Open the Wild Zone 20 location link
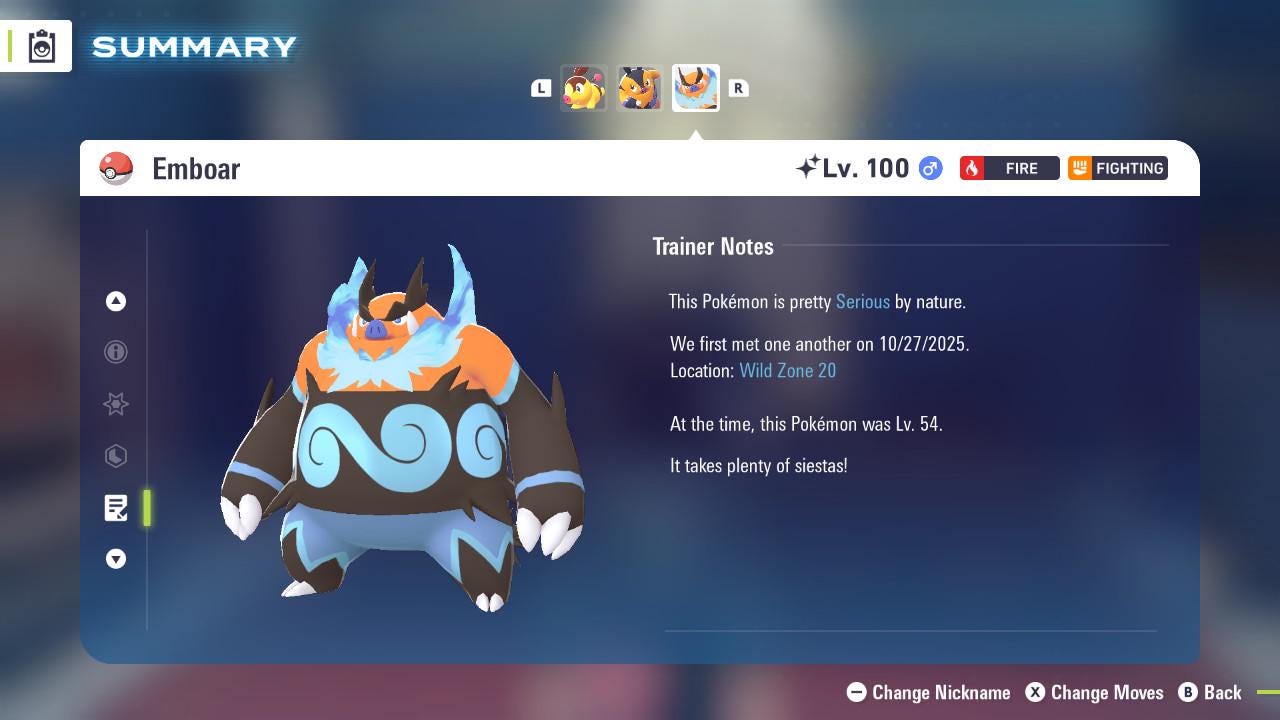This screenshot has width=1280, height=720. (787, 370)
